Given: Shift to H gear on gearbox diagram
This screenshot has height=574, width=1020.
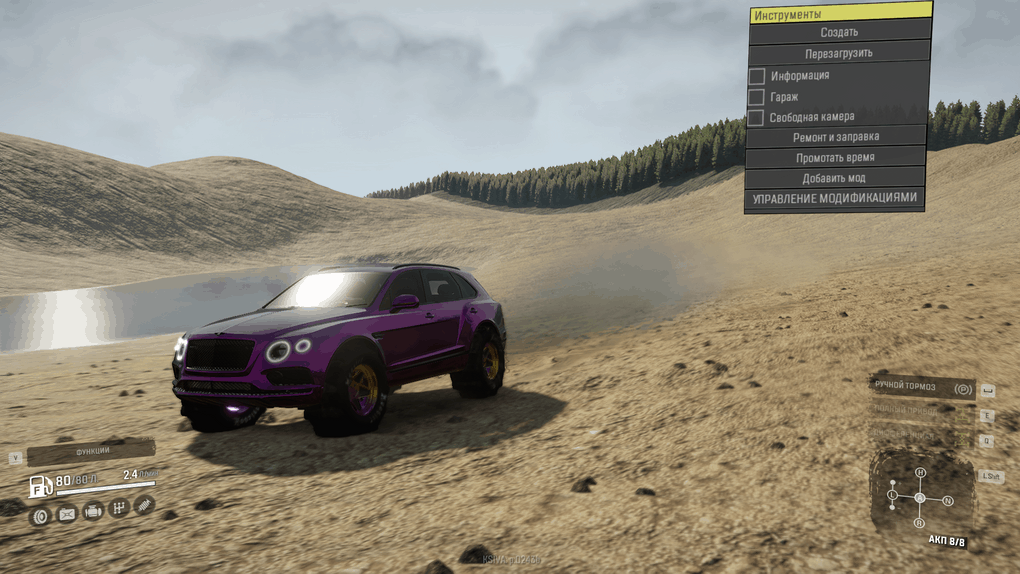Looking at the screenshot, I should click(x=920, y=473).
